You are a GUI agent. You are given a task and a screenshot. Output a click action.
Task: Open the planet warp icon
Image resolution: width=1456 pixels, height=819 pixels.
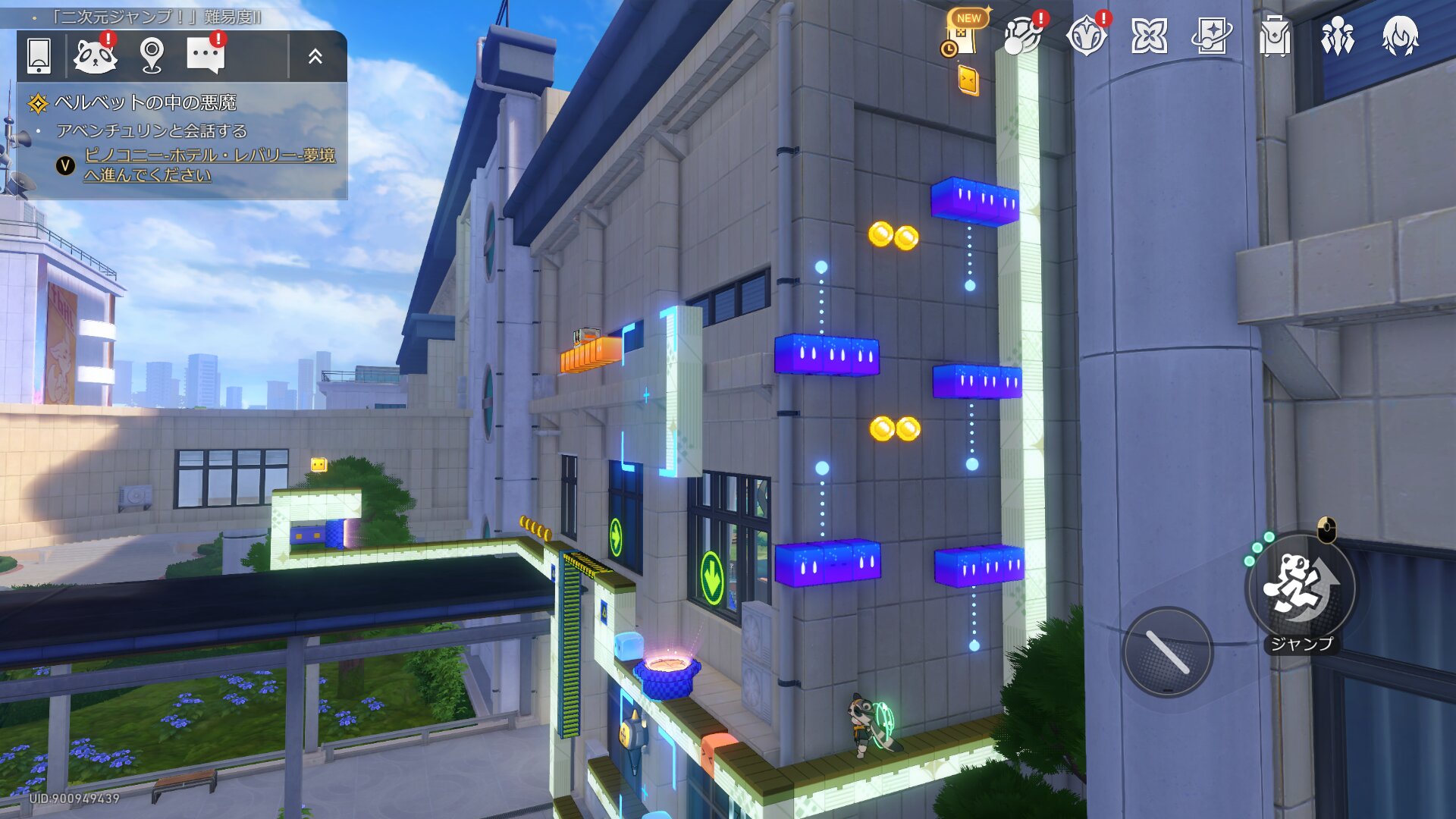(1021, 36)
